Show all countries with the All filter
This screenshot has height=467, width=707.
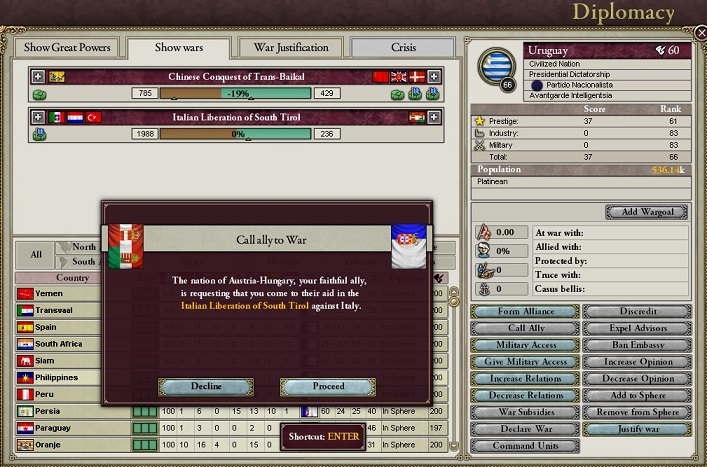coord(36,254)
